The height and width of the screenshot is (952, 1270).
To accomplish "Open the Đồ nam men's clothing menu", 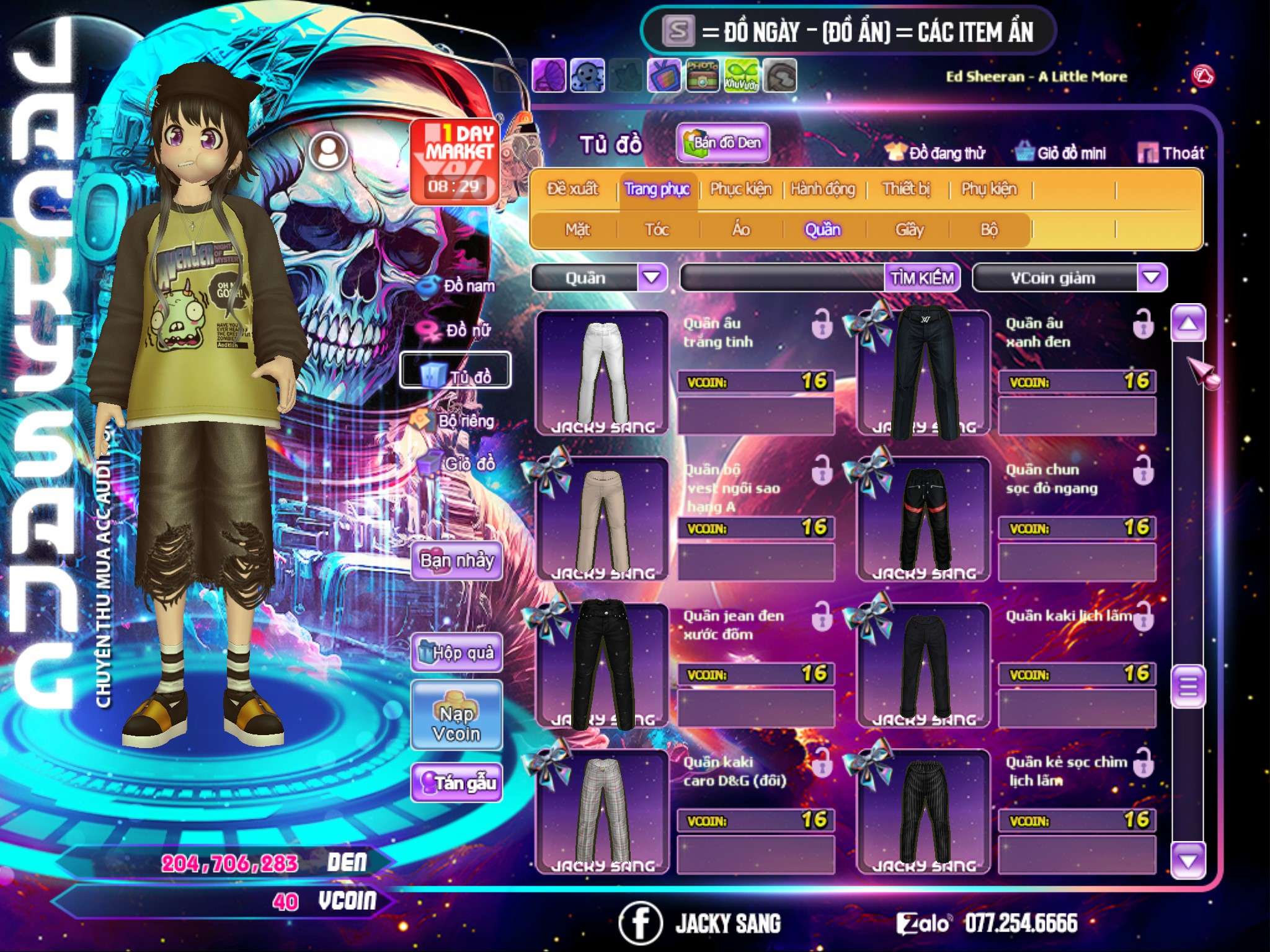I will (x=458, y=286).
